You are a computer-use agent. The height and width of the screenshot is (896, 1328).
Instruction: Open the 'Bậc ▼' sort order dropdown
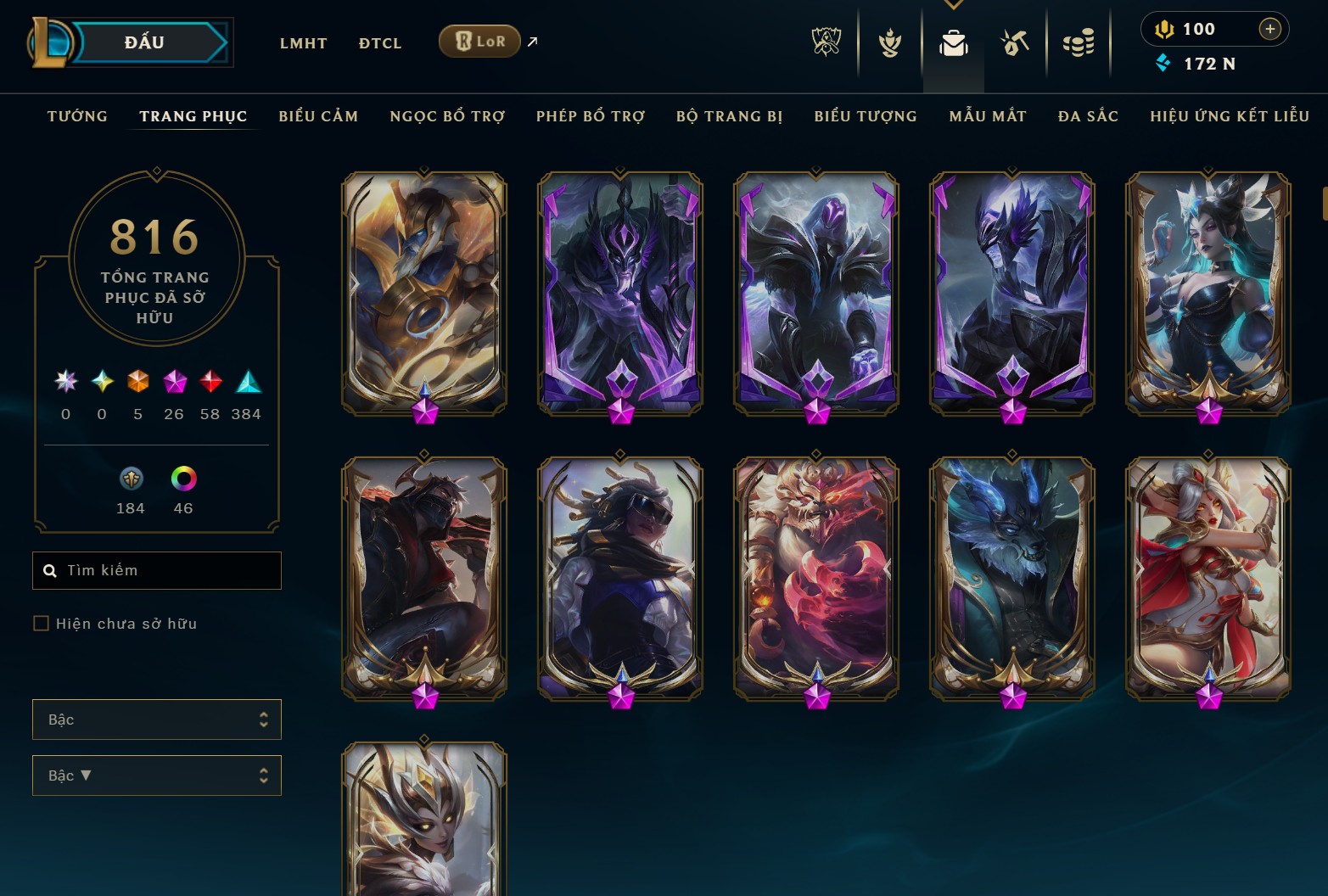tap(156, 775)
